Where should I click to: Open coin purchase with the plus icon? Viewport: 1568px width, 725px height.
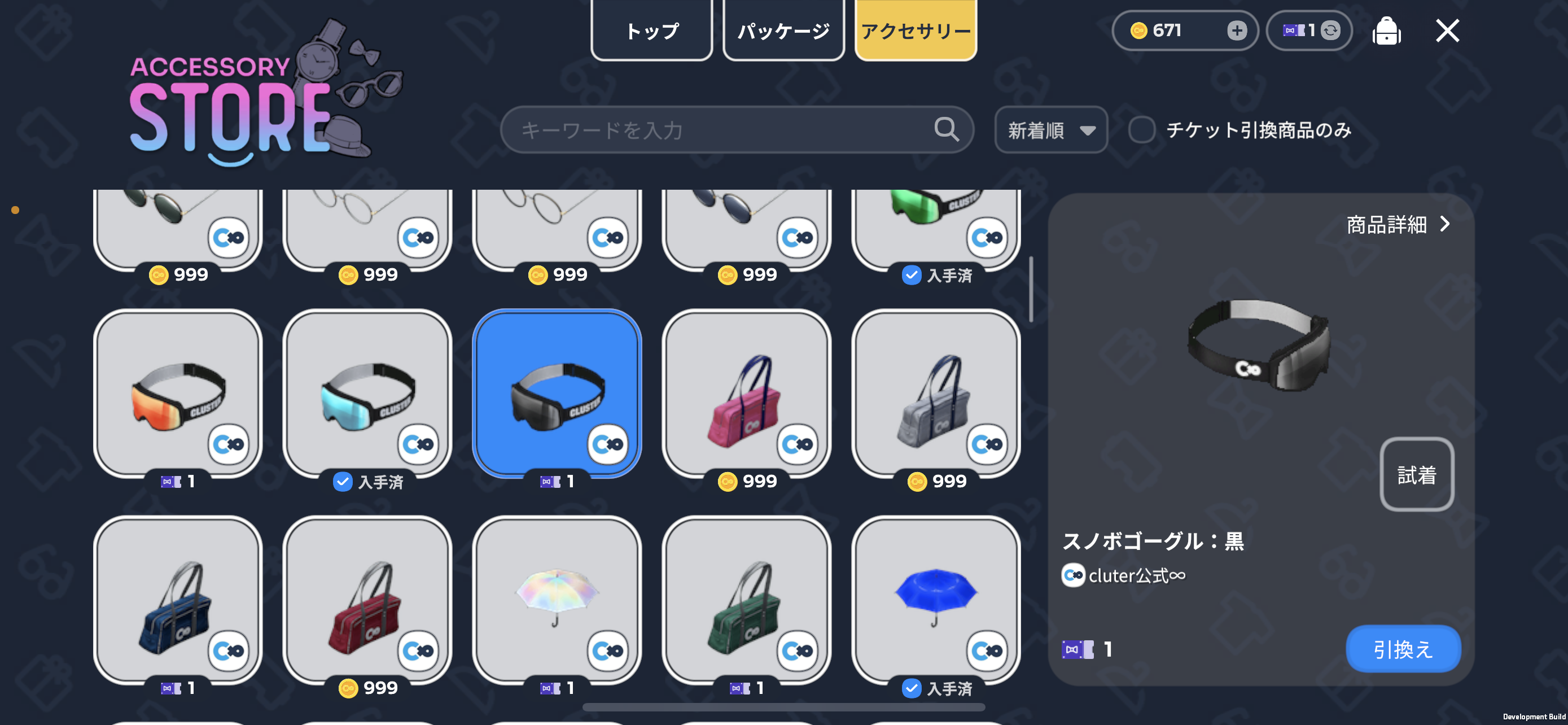coord(1237,30)
